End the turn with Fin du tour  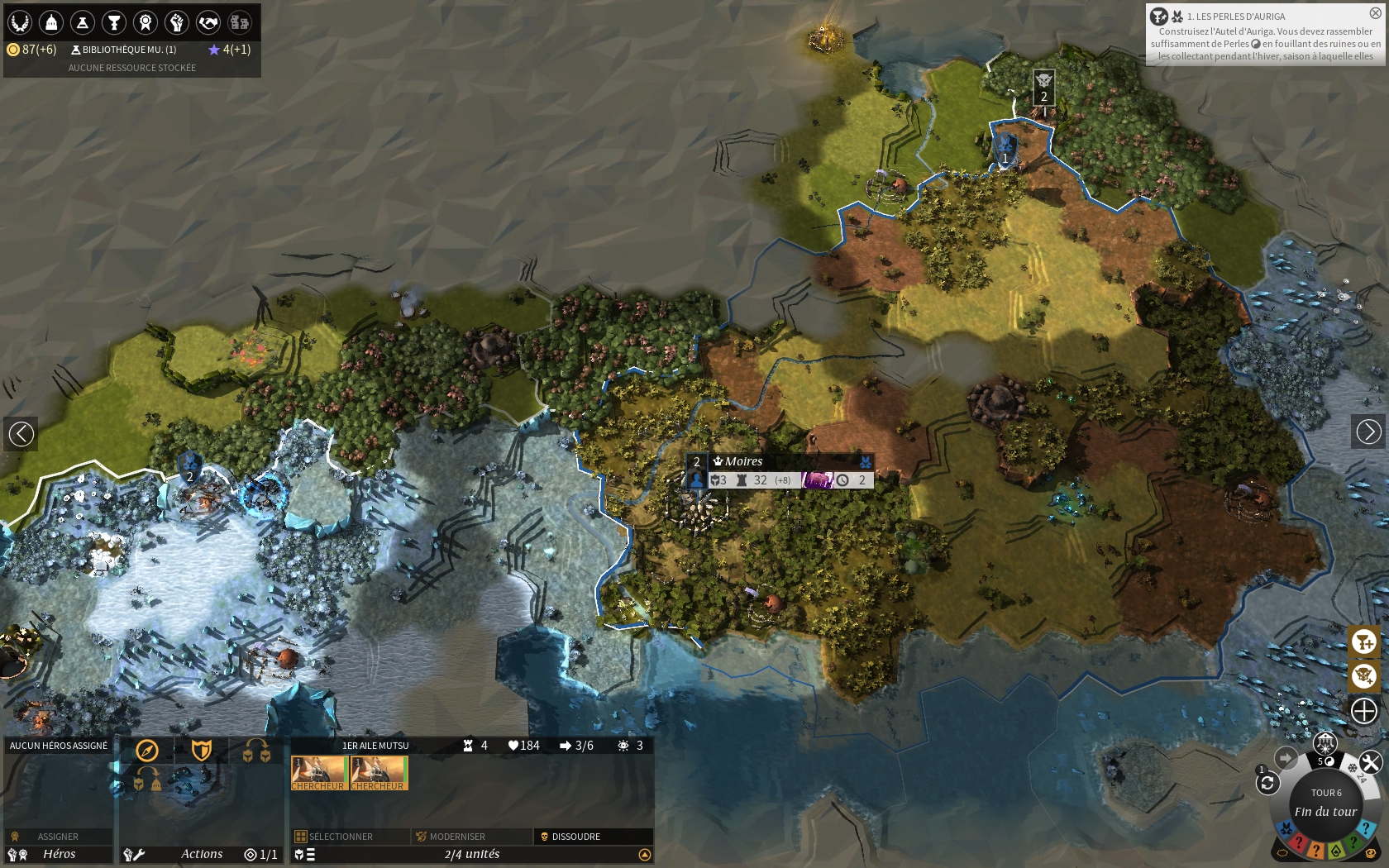[x=1325, y=811]
